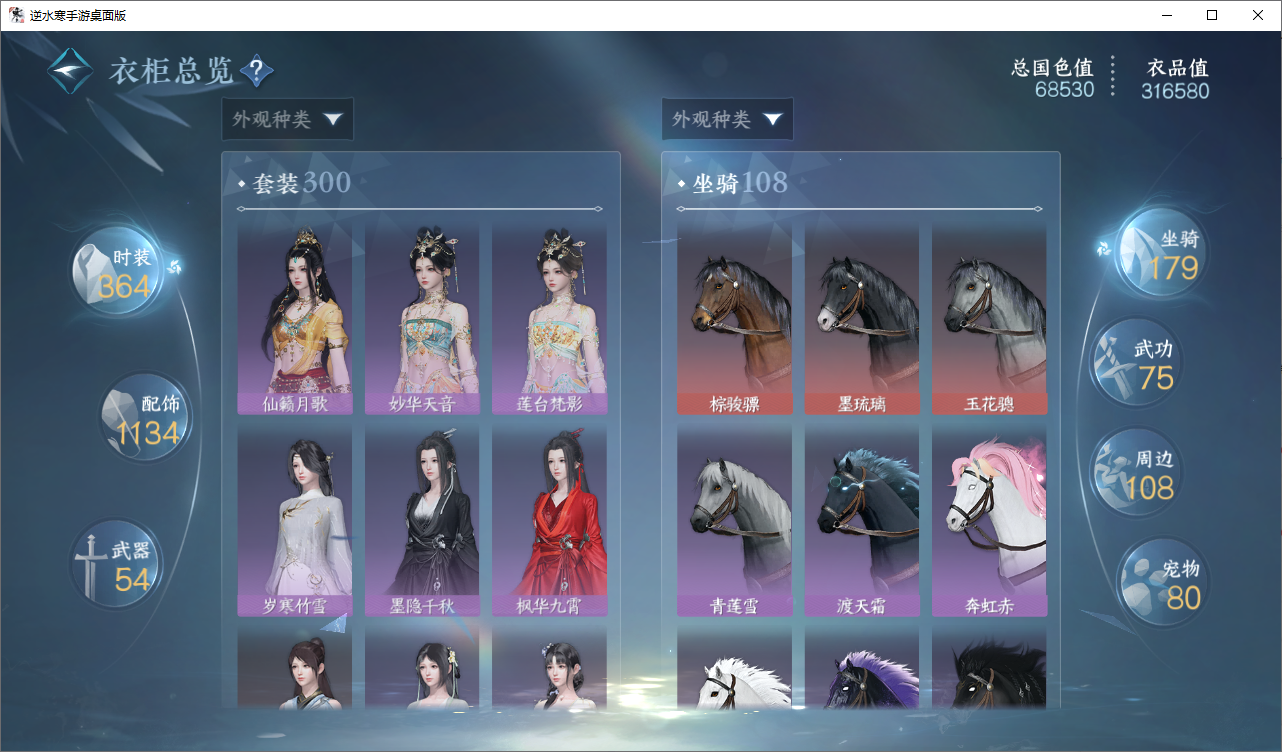Show the 周边 category
1282x752 pixels.
point(1134,474)
